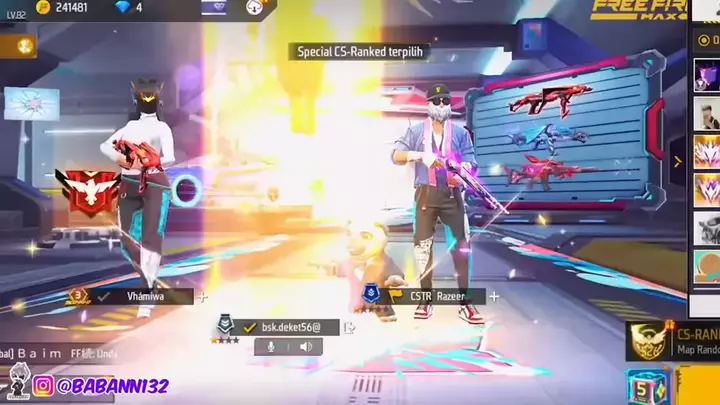Add Vhamiwa as friend with plus icon

coord(203,296)
